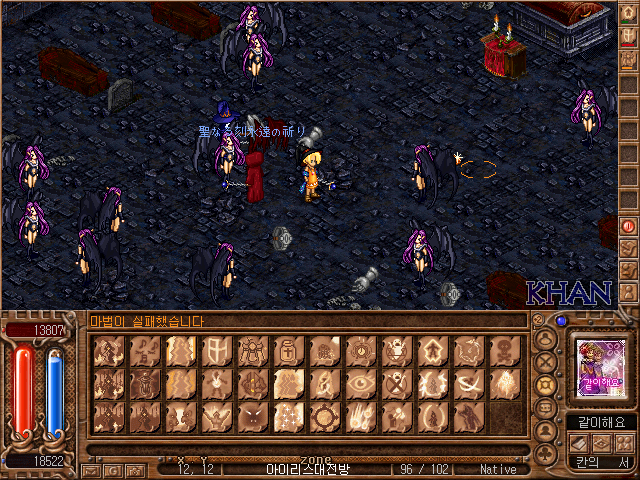Select the skull and crossbones skill icon
Screen dimensions: 640x480
(x=503, y=351)
